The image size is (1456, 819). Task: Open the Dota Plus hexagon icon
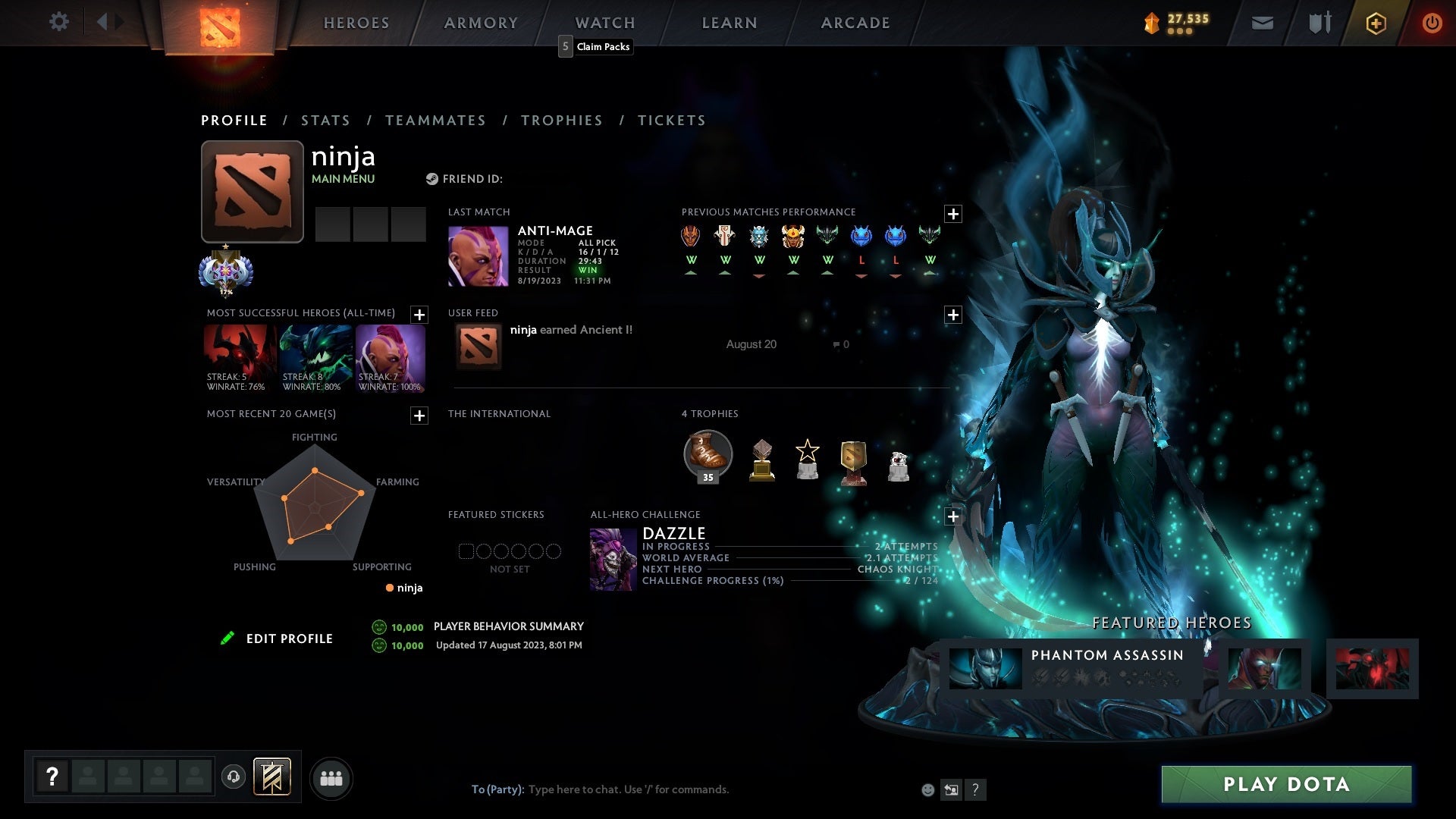pyautogui.click(x=1375, y=23)
